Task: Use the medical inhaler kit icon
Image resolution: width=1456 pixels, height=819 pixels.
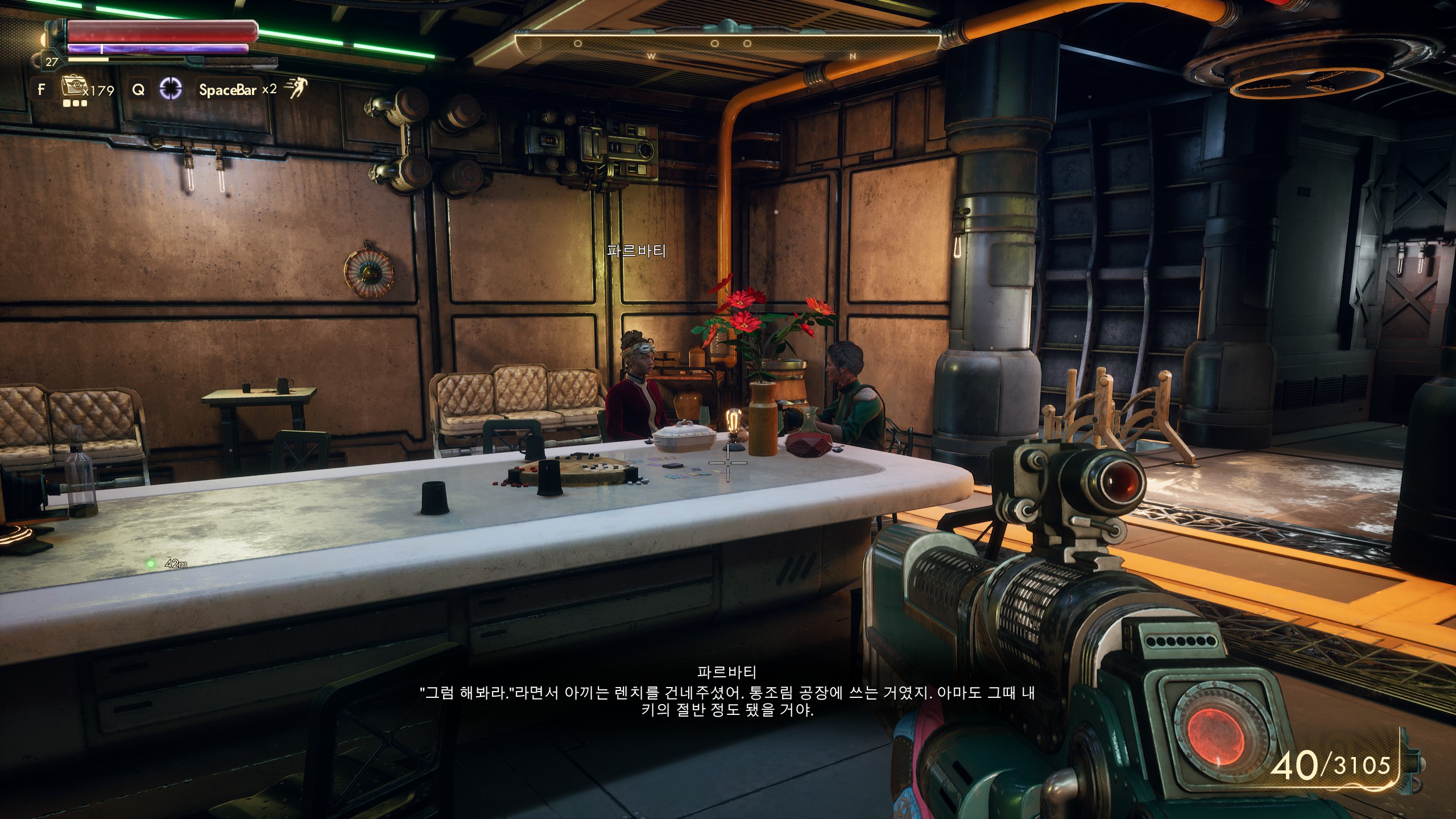Action: tap(72, 88)
